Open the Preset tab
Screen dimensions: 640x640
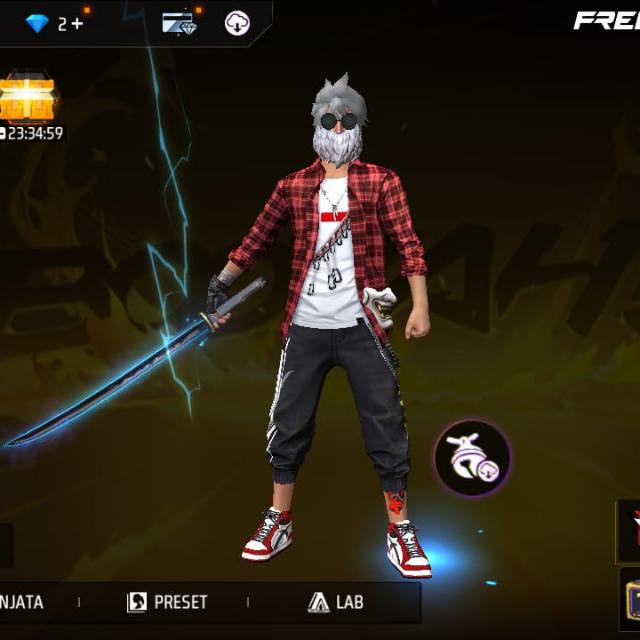click(168, 602)
